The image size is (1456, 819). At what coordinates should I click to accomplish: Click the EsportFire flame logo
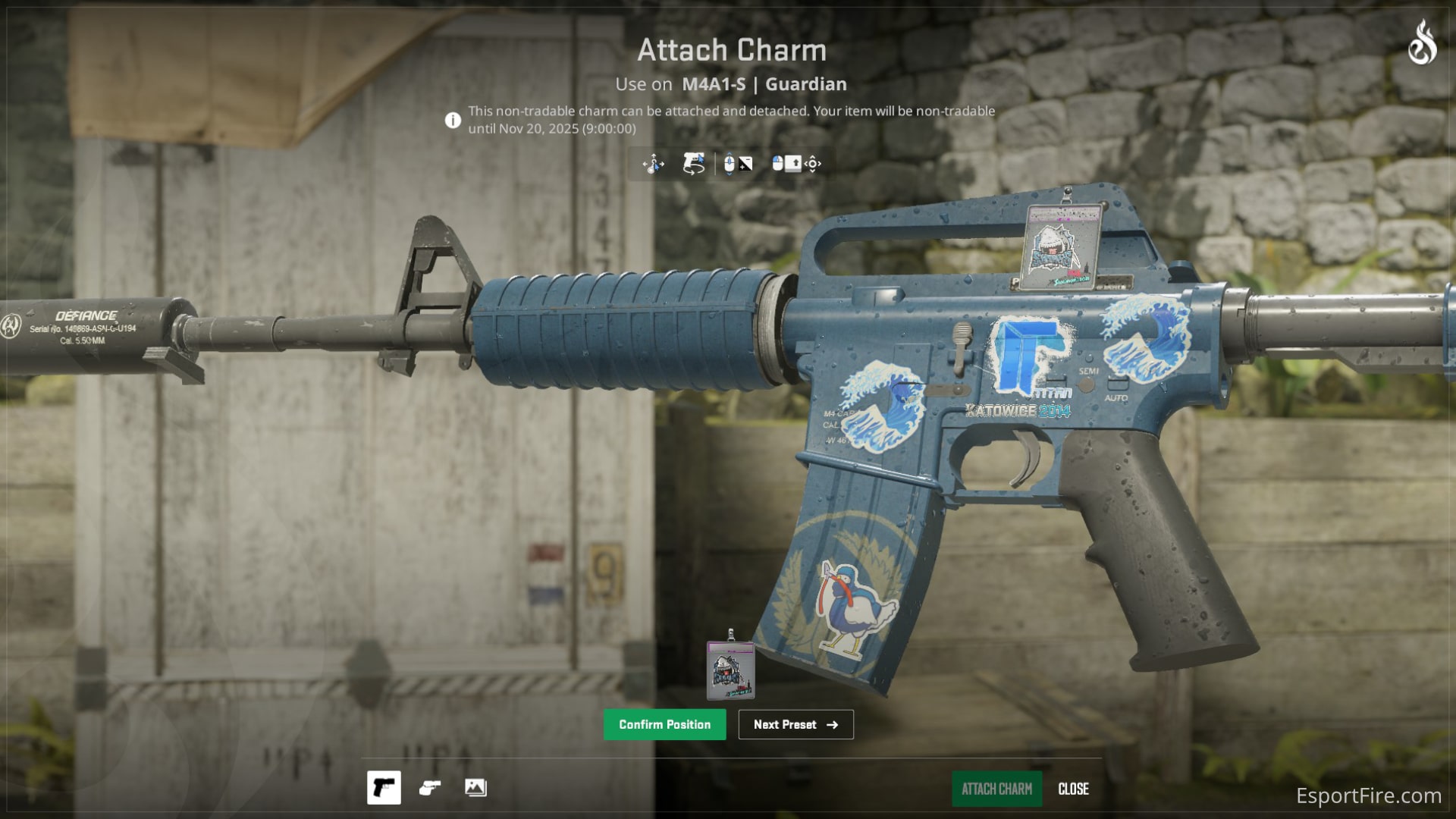tap(1423, 42)
